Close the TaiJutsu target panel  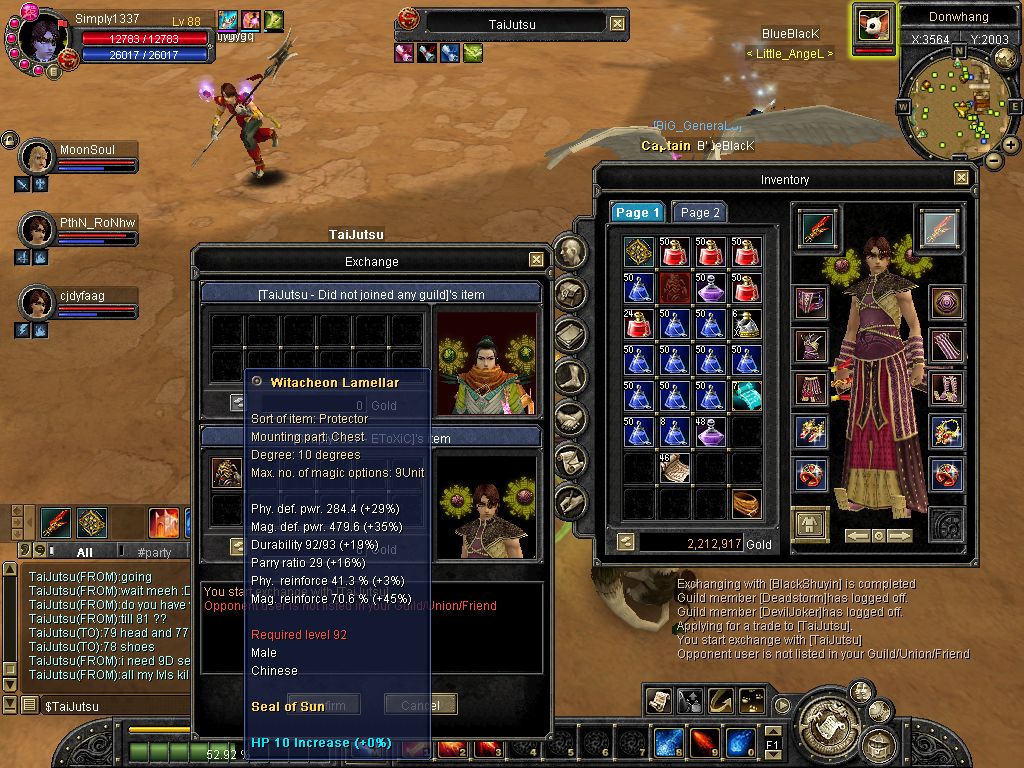[617, 23]
